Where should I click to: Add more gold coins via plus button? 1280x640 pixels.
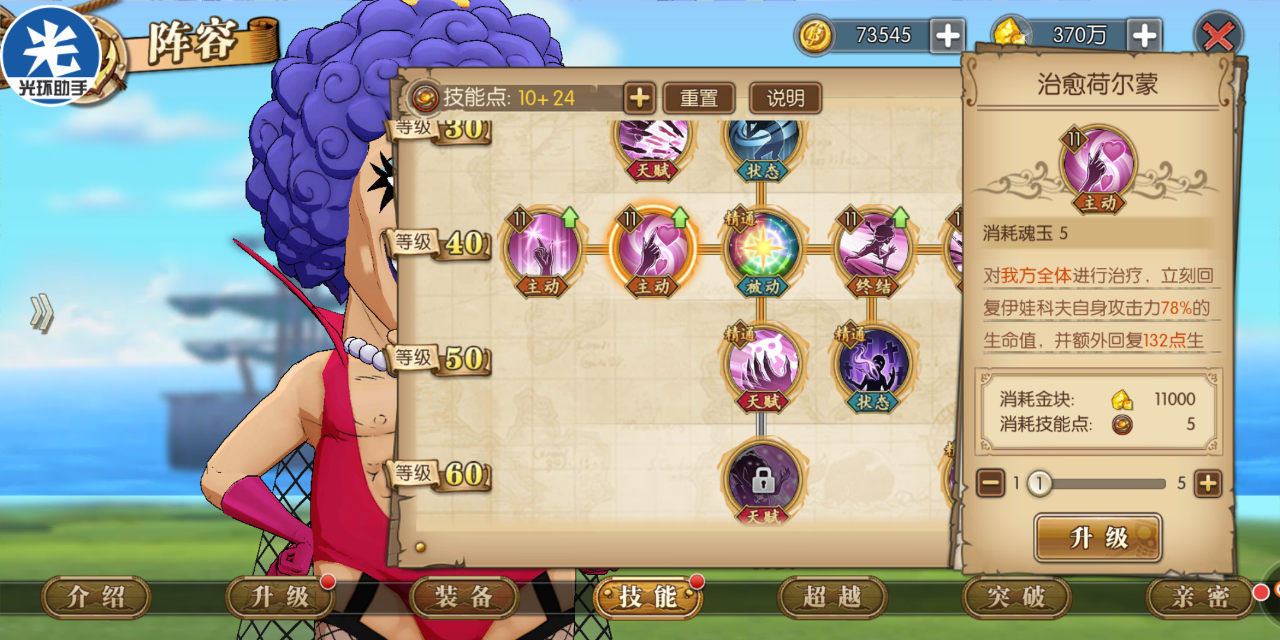946,36
